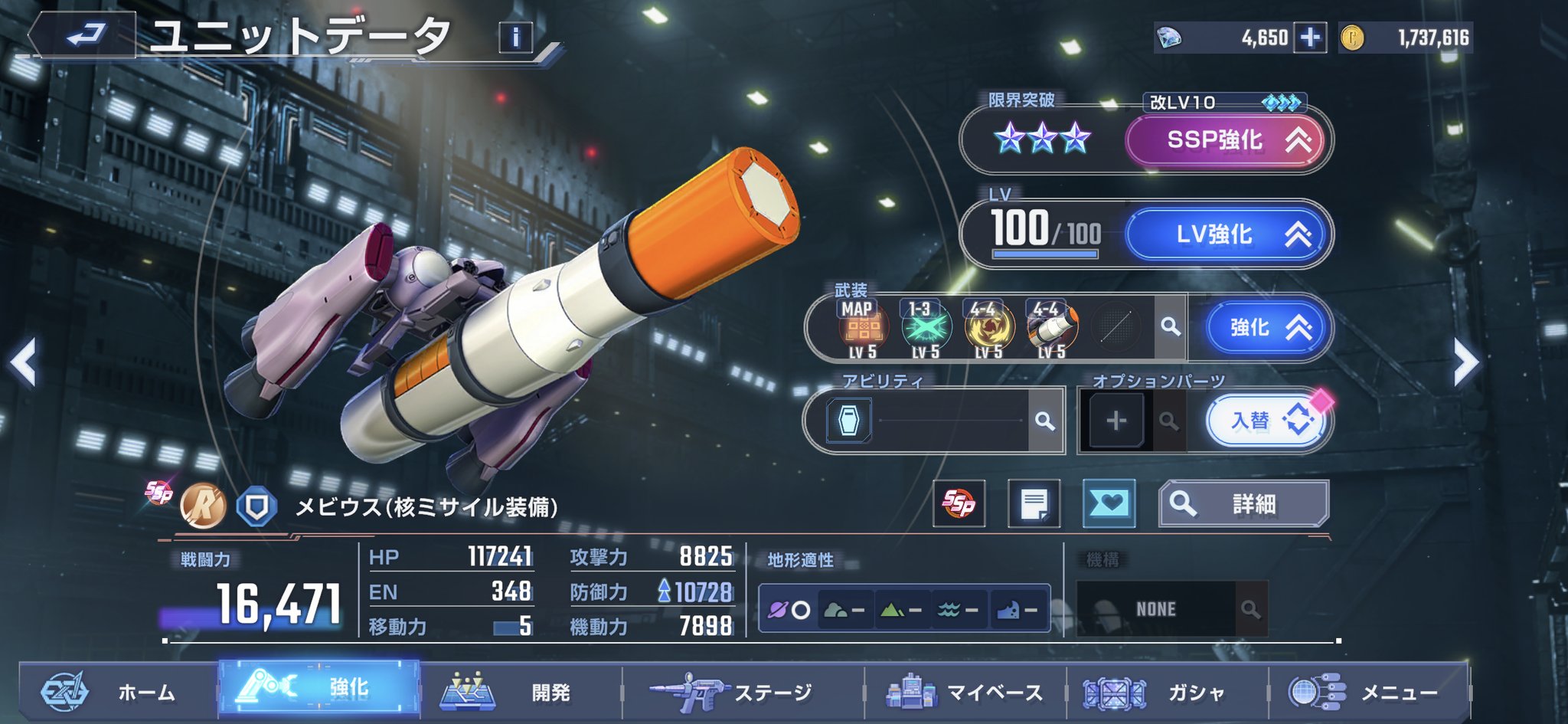Image resolution: width=1568 pixels, height=724 pixels.
Task: Select the nuclear missile weapon icon
Action: click(x=1052, y=328)
